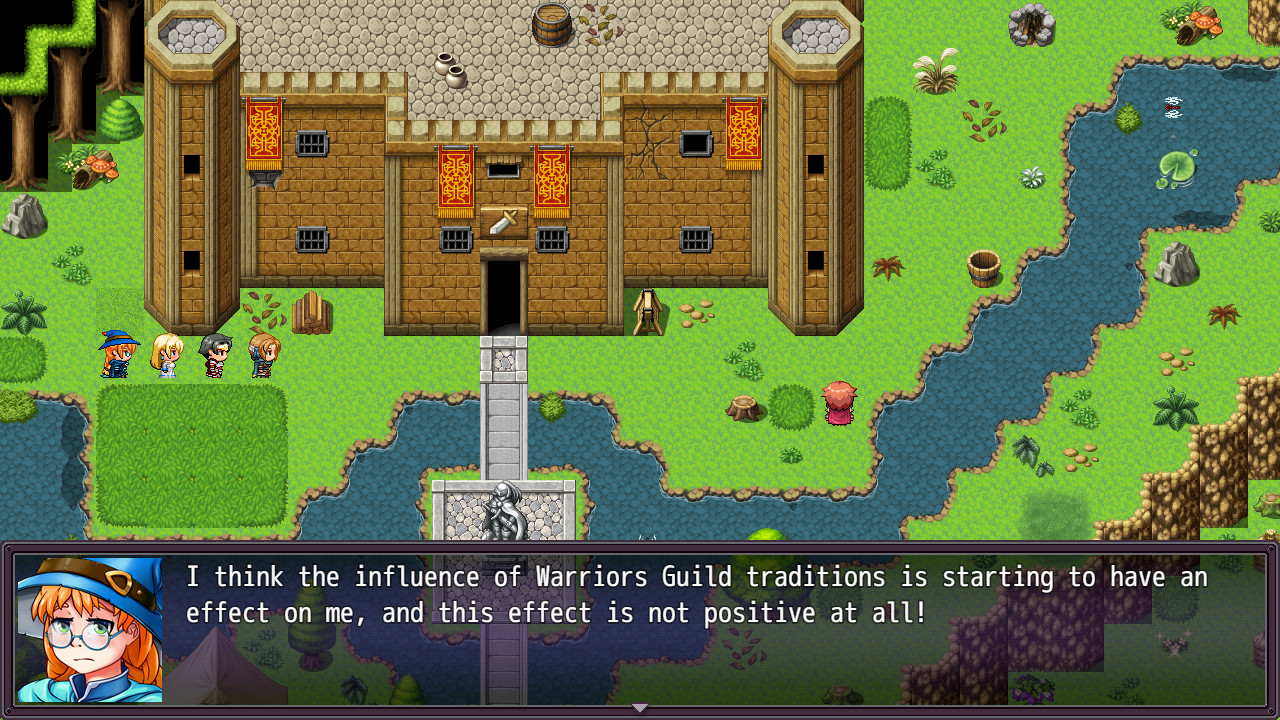Click the wooden ladder beside the entrance
This screenshot has width=1280, height=720.
point(648,310)
